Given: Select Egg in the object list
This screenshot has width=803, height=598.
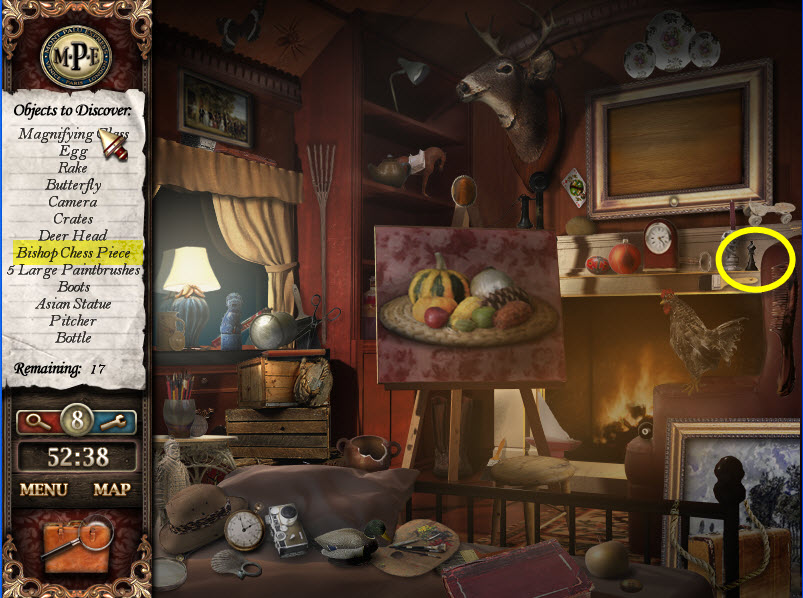Looking at the screenshot, I should click(x=73, y=151).
